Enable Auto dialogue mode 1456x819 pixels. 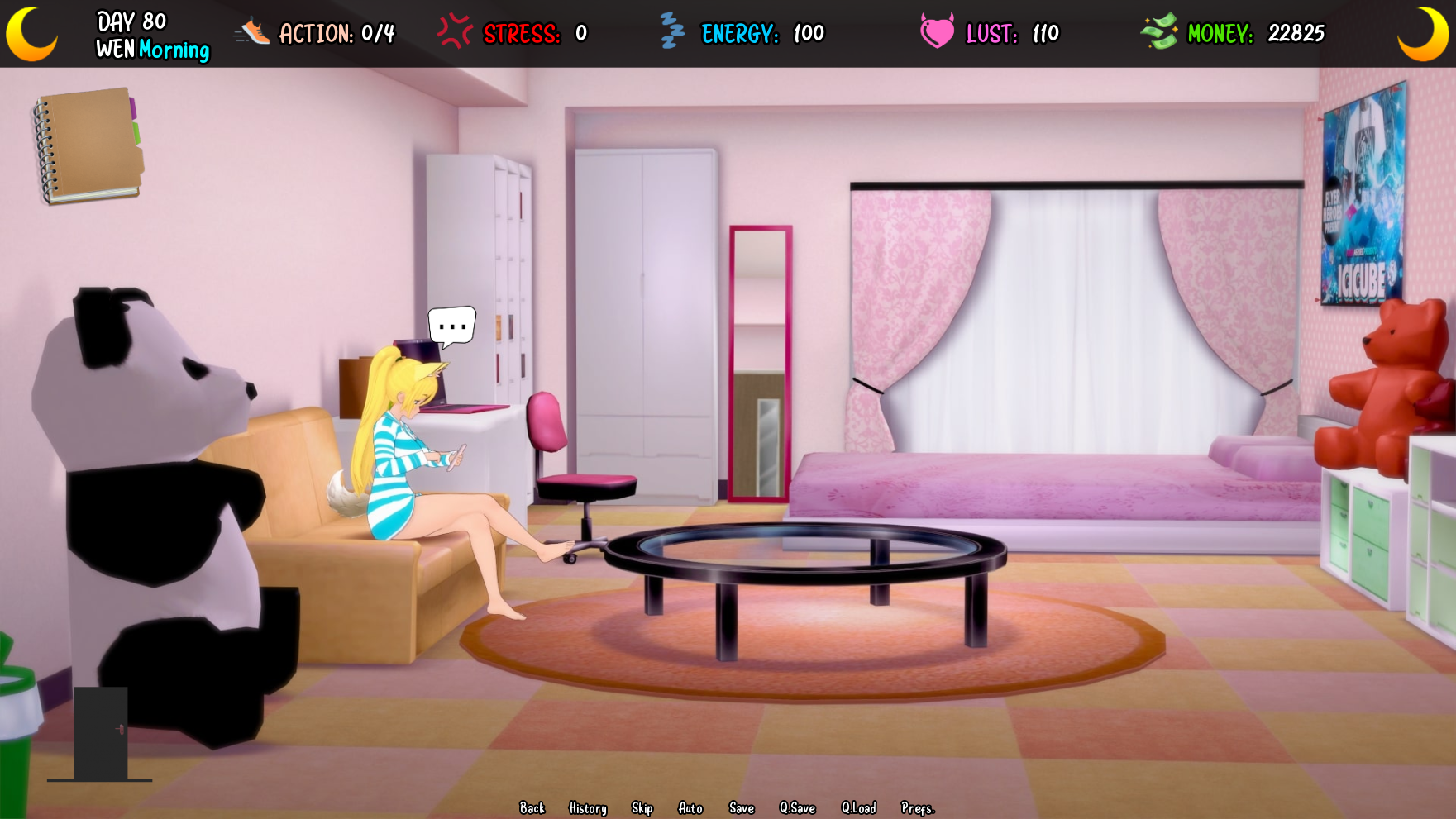point(690,808)
